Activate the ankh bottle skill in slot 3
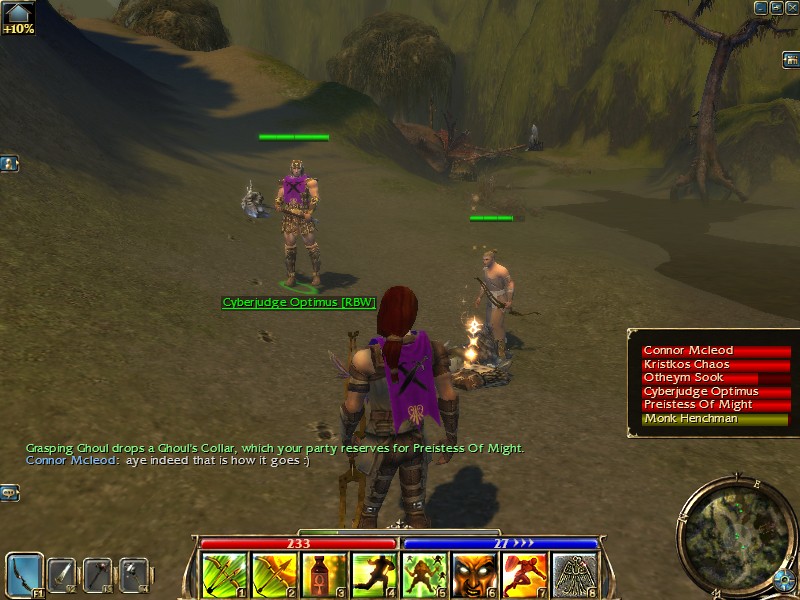This screenshot has height=600, width=800. (x=324, y=575)
